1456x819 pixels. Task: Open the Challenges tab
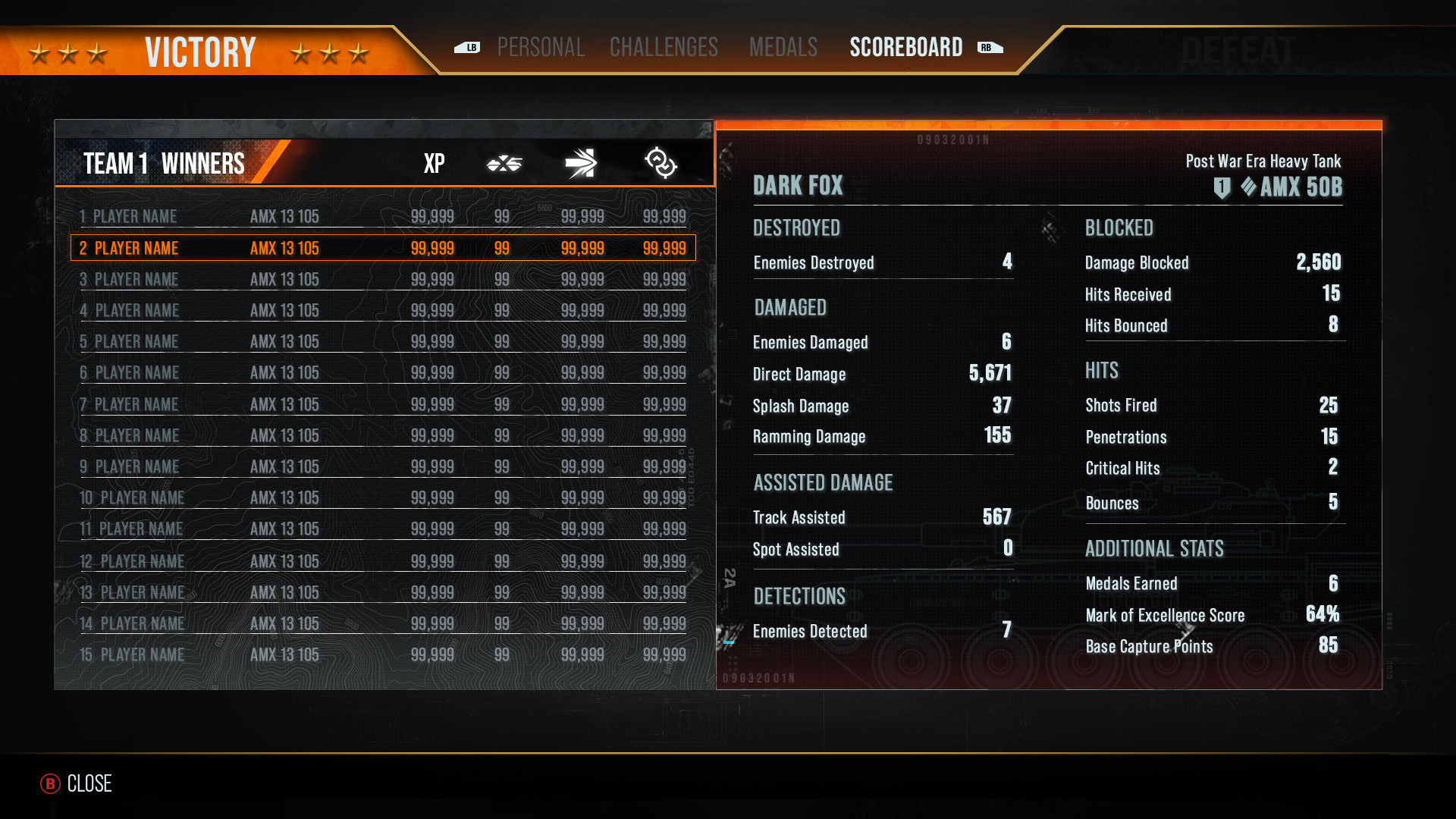point(664,48)
